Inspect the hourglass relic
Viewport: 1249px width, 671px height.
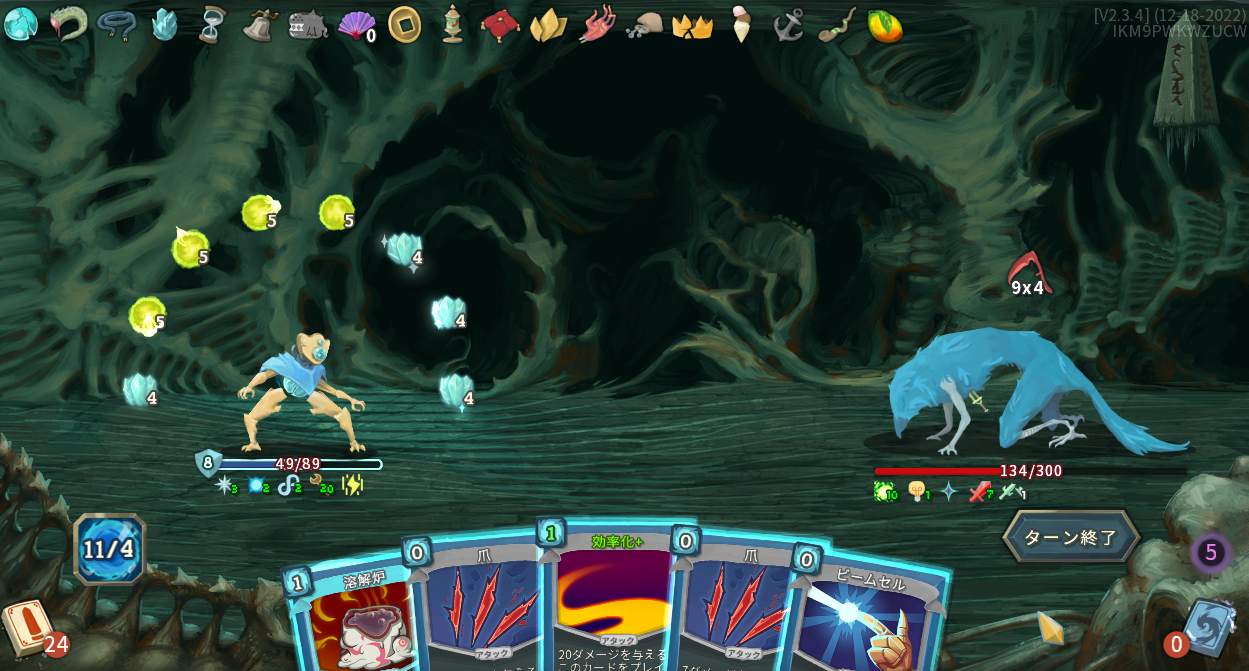(212, 24)
